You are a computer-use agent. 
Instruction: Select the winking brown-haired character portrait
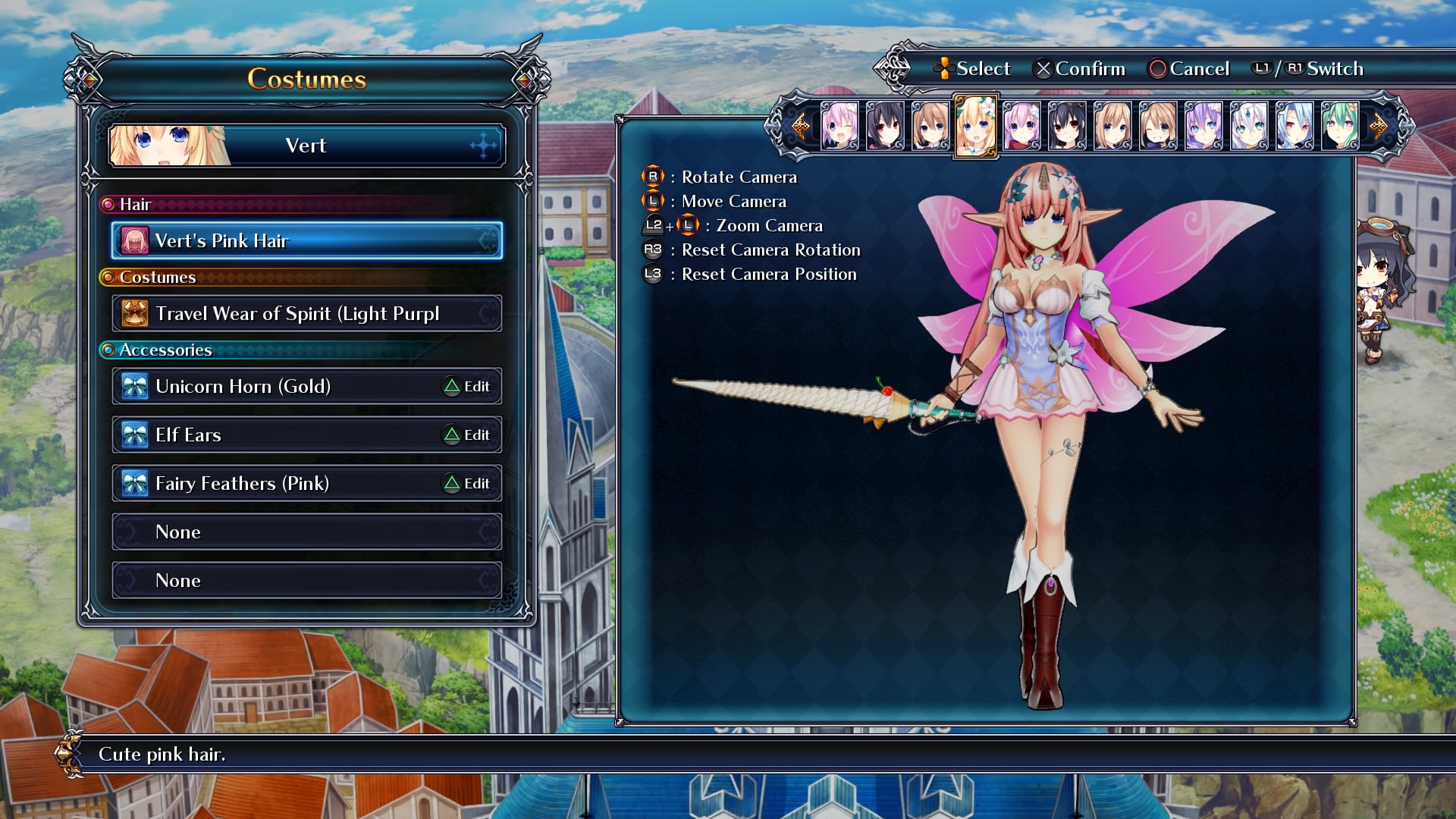1158,126
